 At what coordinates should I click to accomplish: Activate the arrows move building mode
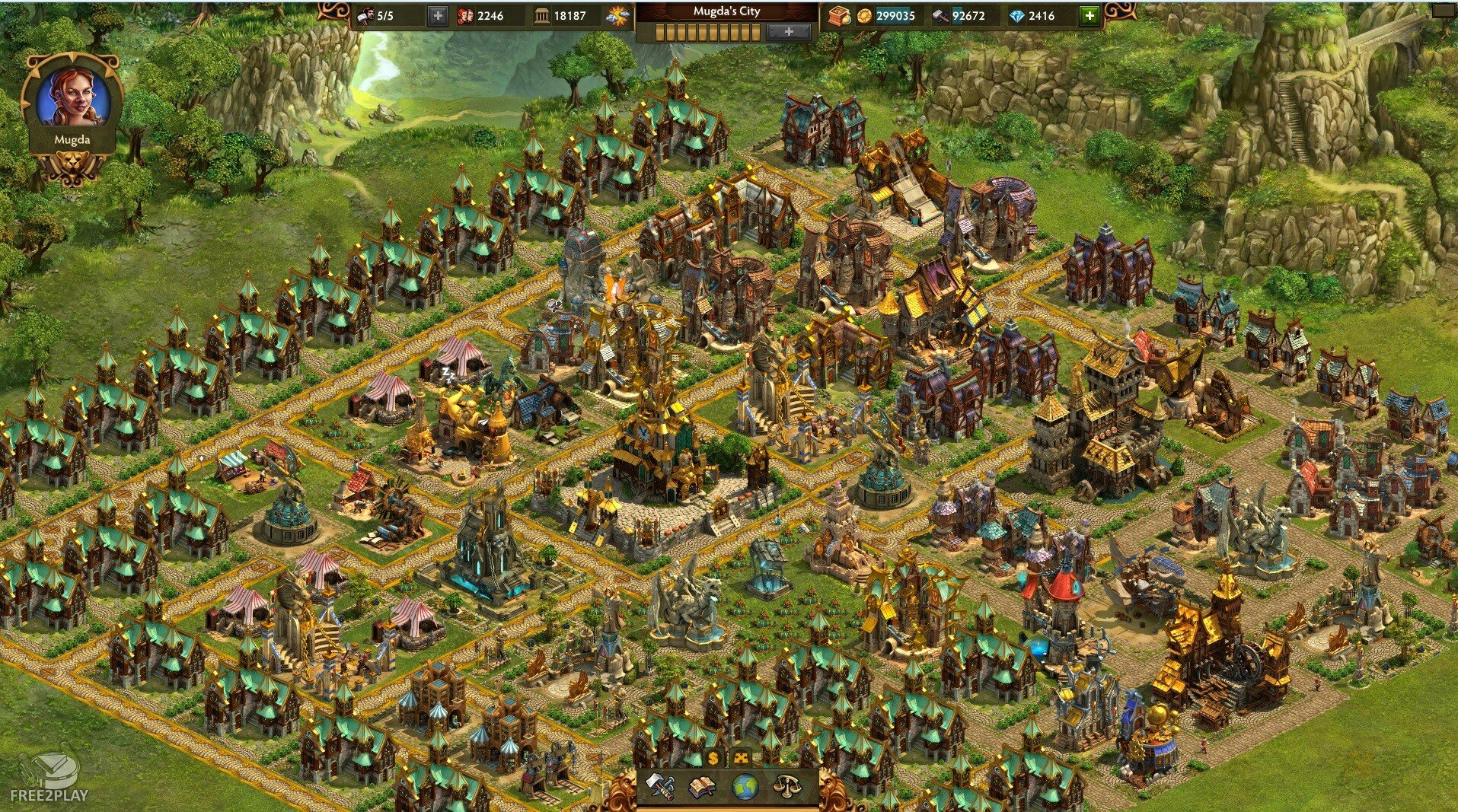(740, 758)
